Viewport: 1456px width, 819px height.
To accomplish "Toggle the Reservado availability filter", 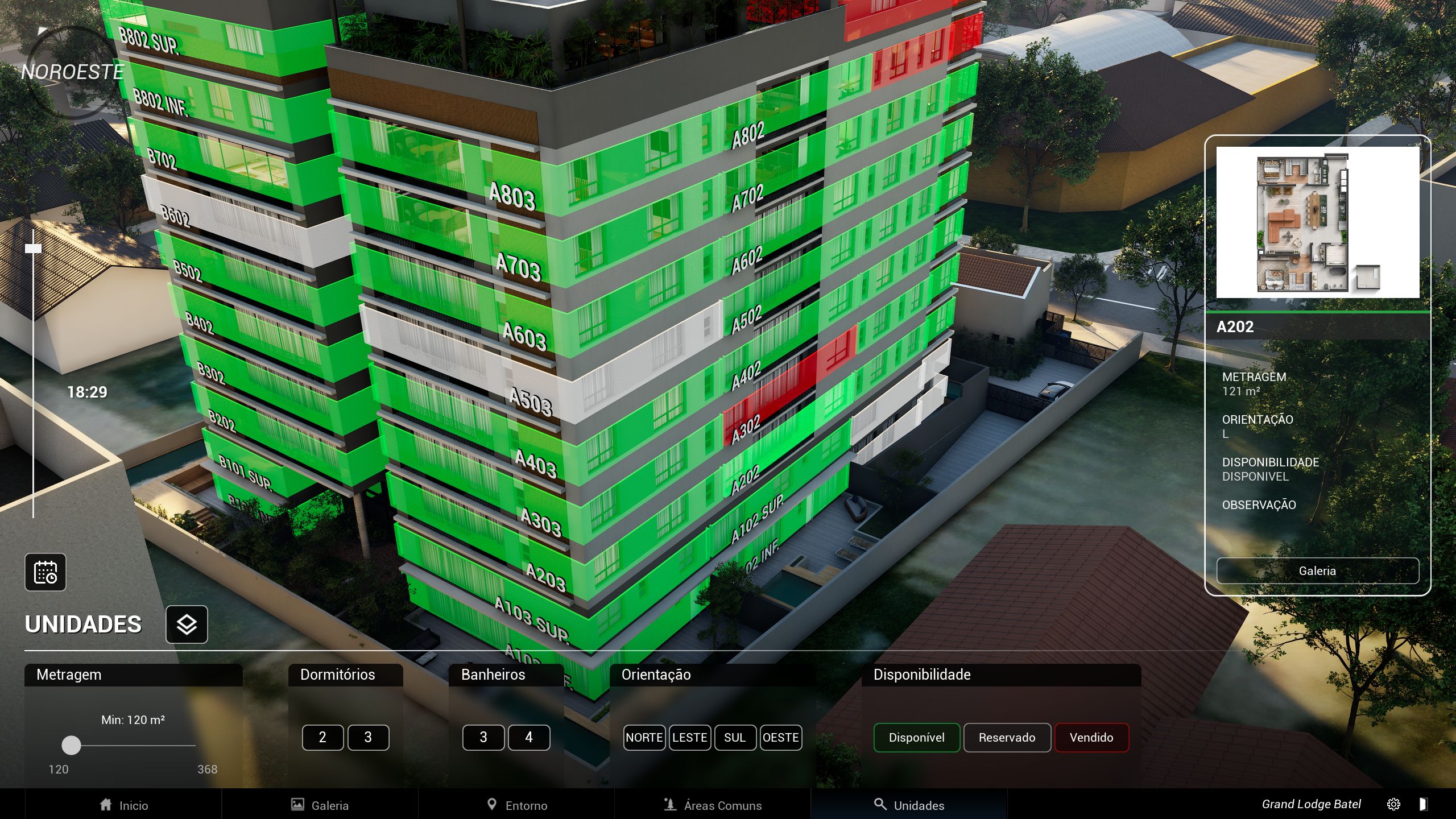I will point(1007,738).
